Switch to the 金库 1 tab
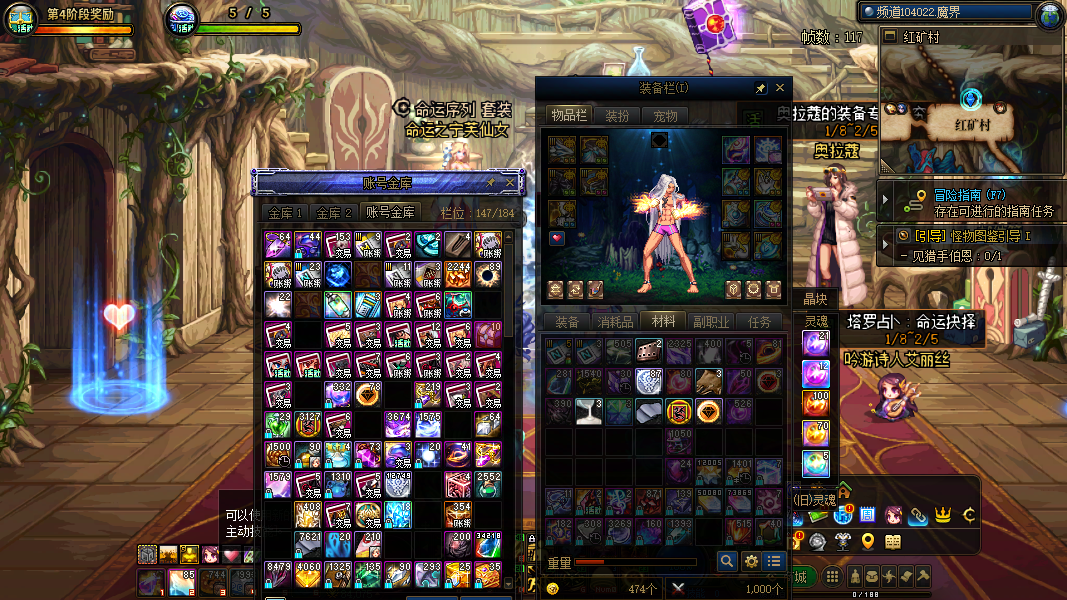The height and width of the screenshot is (600, 1067). point(283,213)
